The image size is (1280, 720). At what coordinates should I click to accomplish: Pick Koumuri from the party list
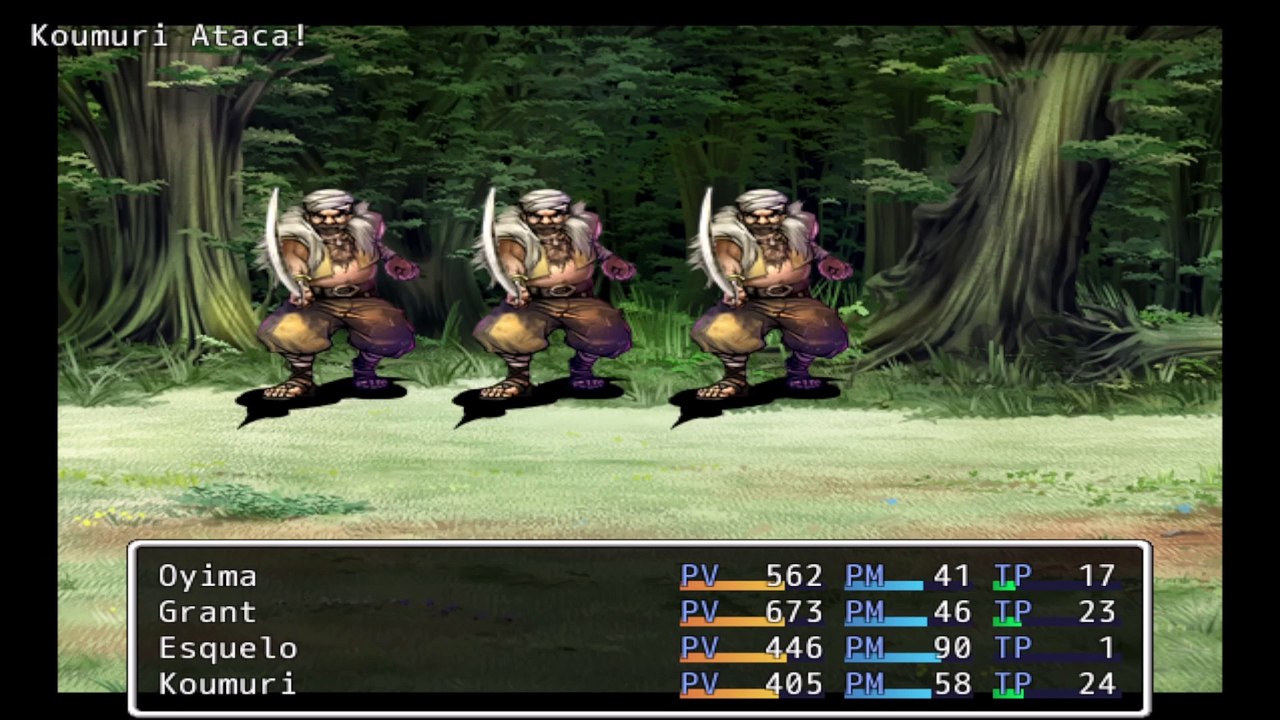click(227, 684)
